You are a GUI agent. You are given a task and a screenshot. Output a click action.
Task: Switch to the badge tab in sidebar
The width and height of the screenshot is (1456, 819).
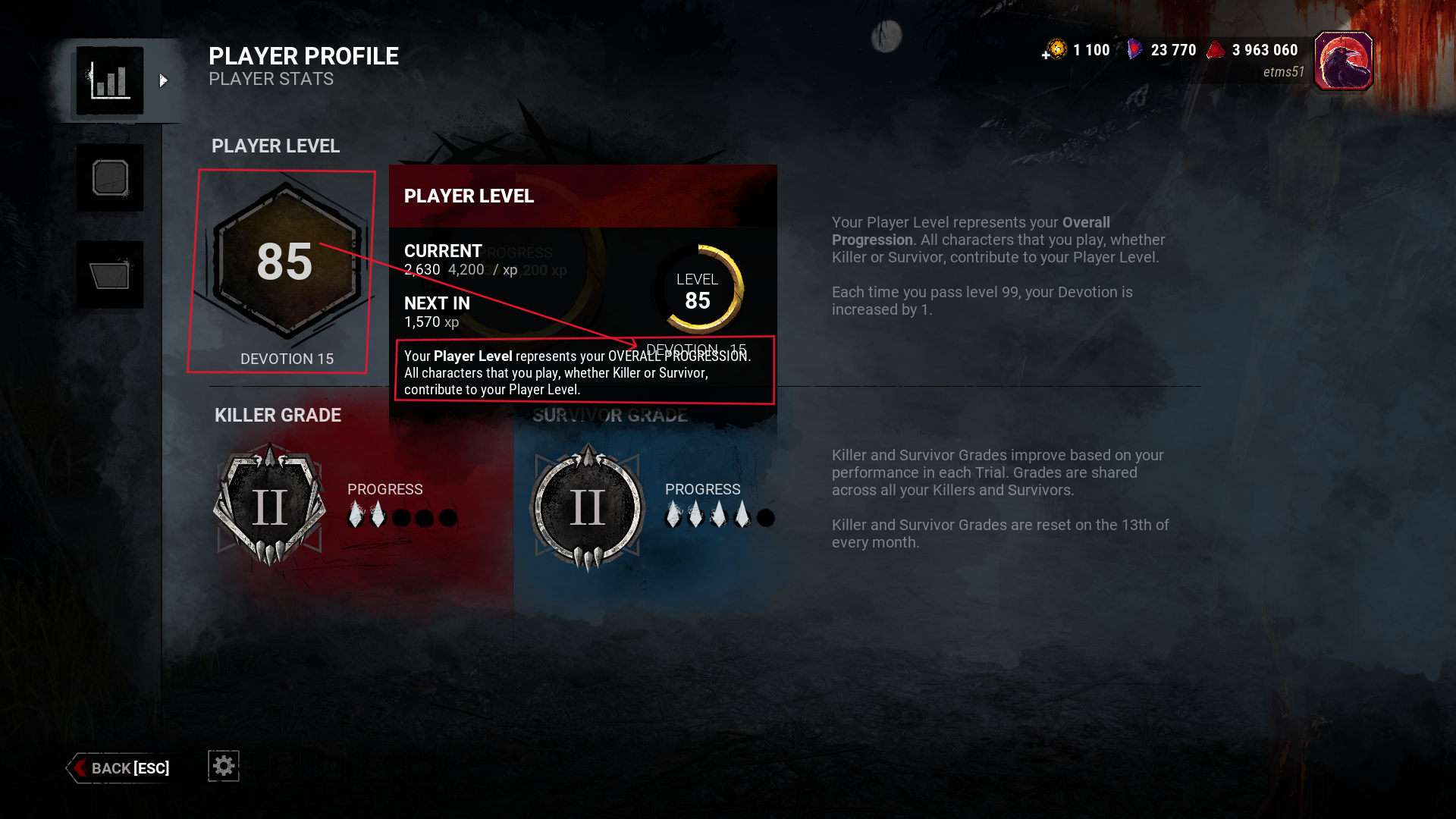pos(111,178)
